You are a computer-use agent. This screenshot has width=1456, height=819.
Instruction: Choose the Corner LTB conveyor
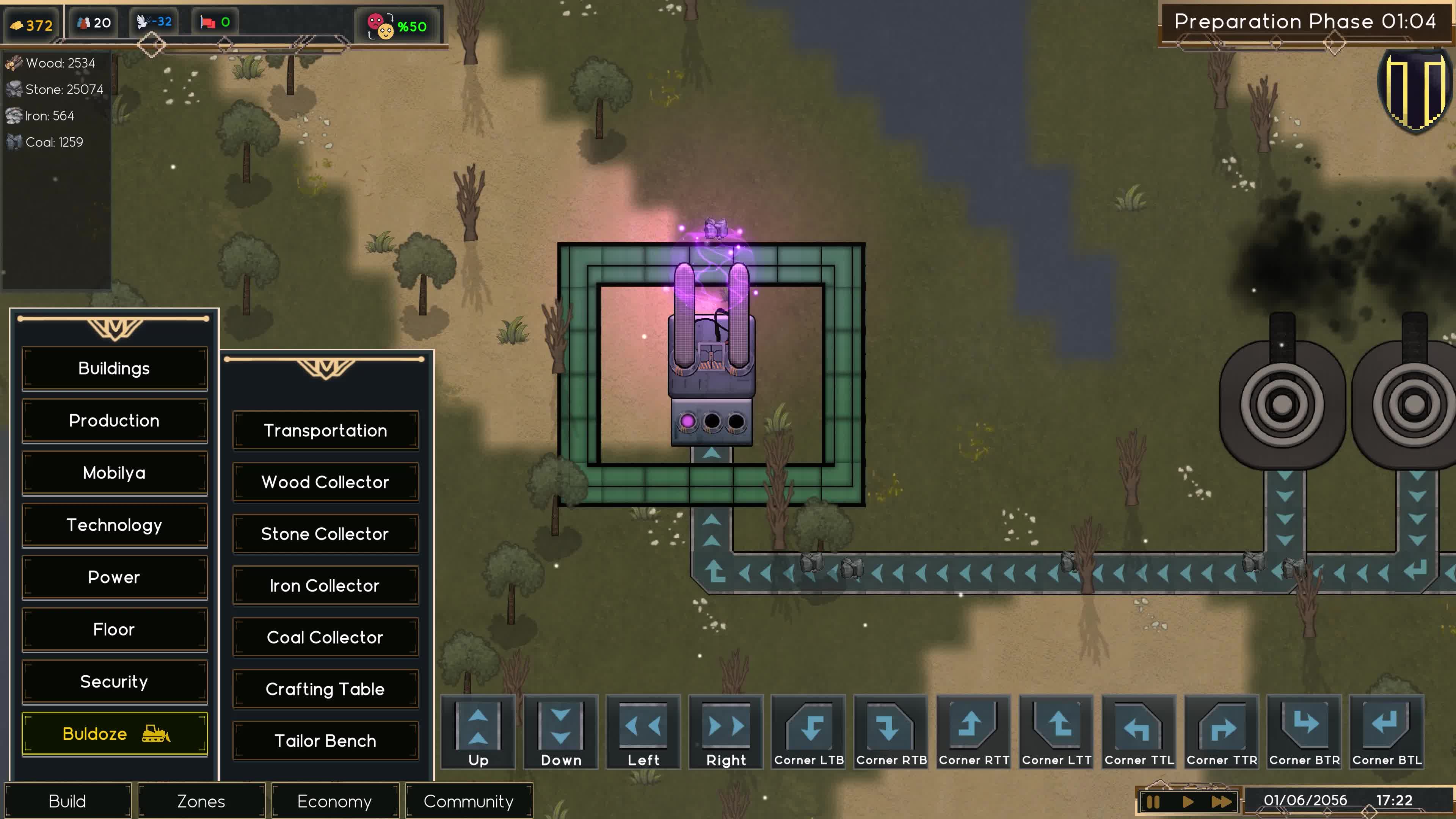809,731
